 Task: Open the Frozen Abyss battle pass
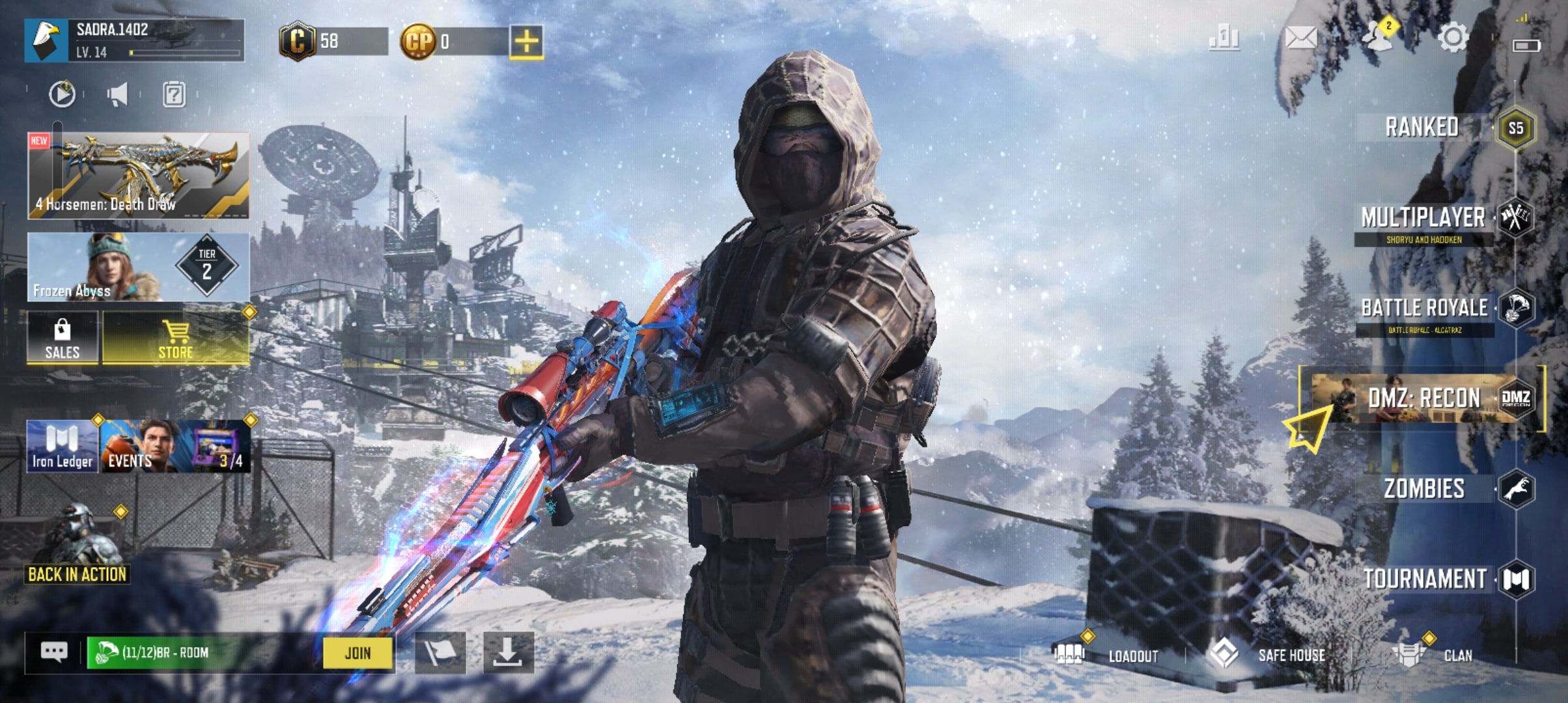tap(138, 268)
